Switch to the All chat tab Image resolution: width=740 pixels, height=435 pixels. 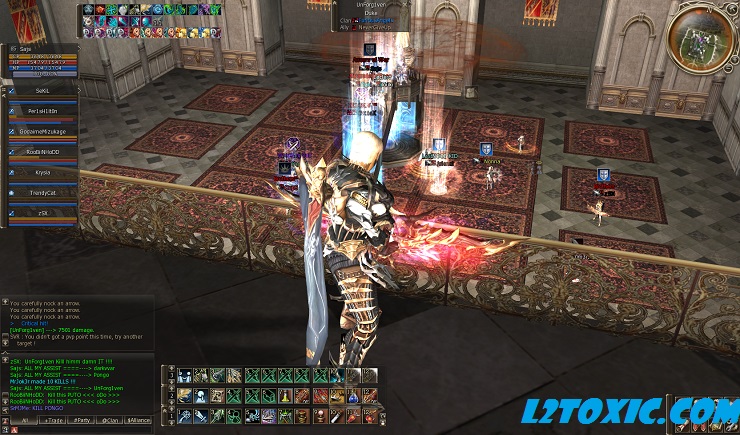tap(24, 419)
